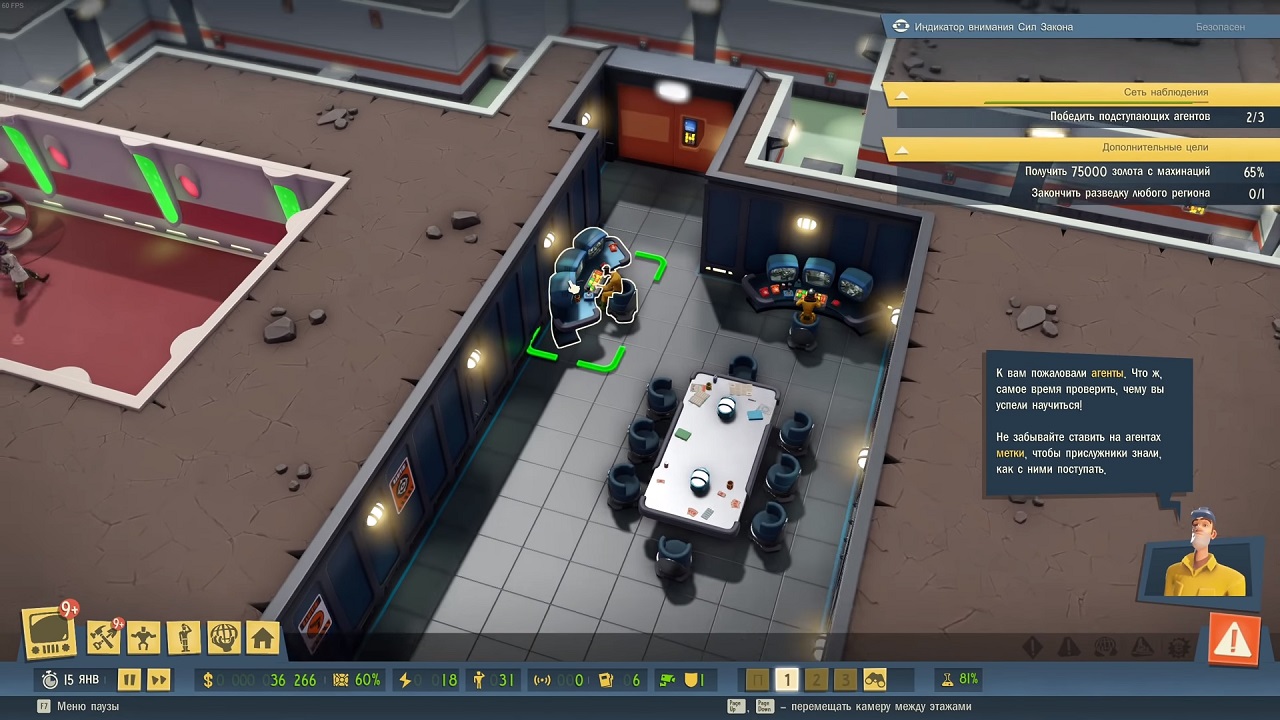Enable fast-forward game speed
This screenshot has height=720, width=1280.
coord(157,678)
